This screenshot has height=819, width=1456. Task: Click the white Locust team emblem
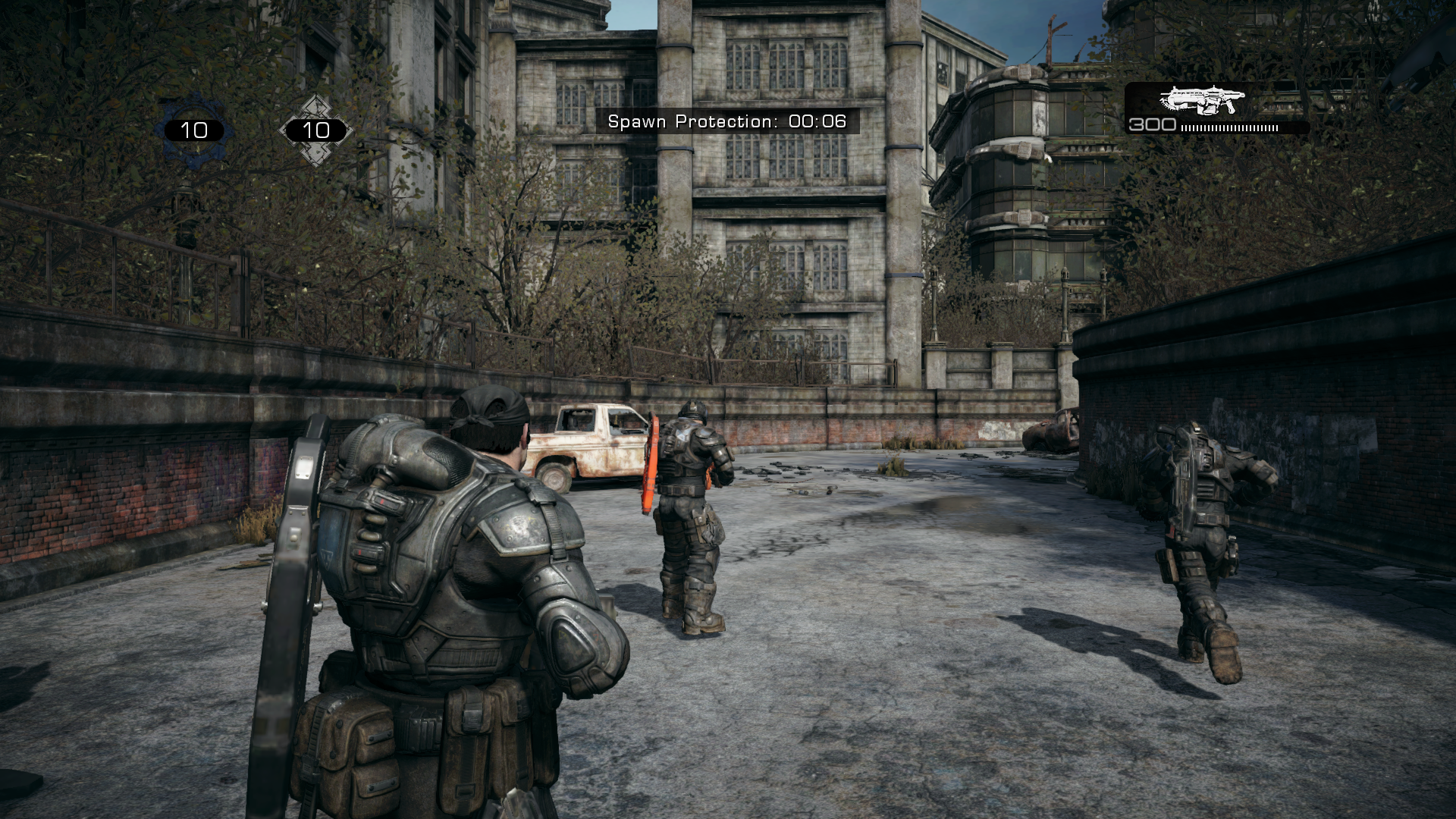click(315, 130)
